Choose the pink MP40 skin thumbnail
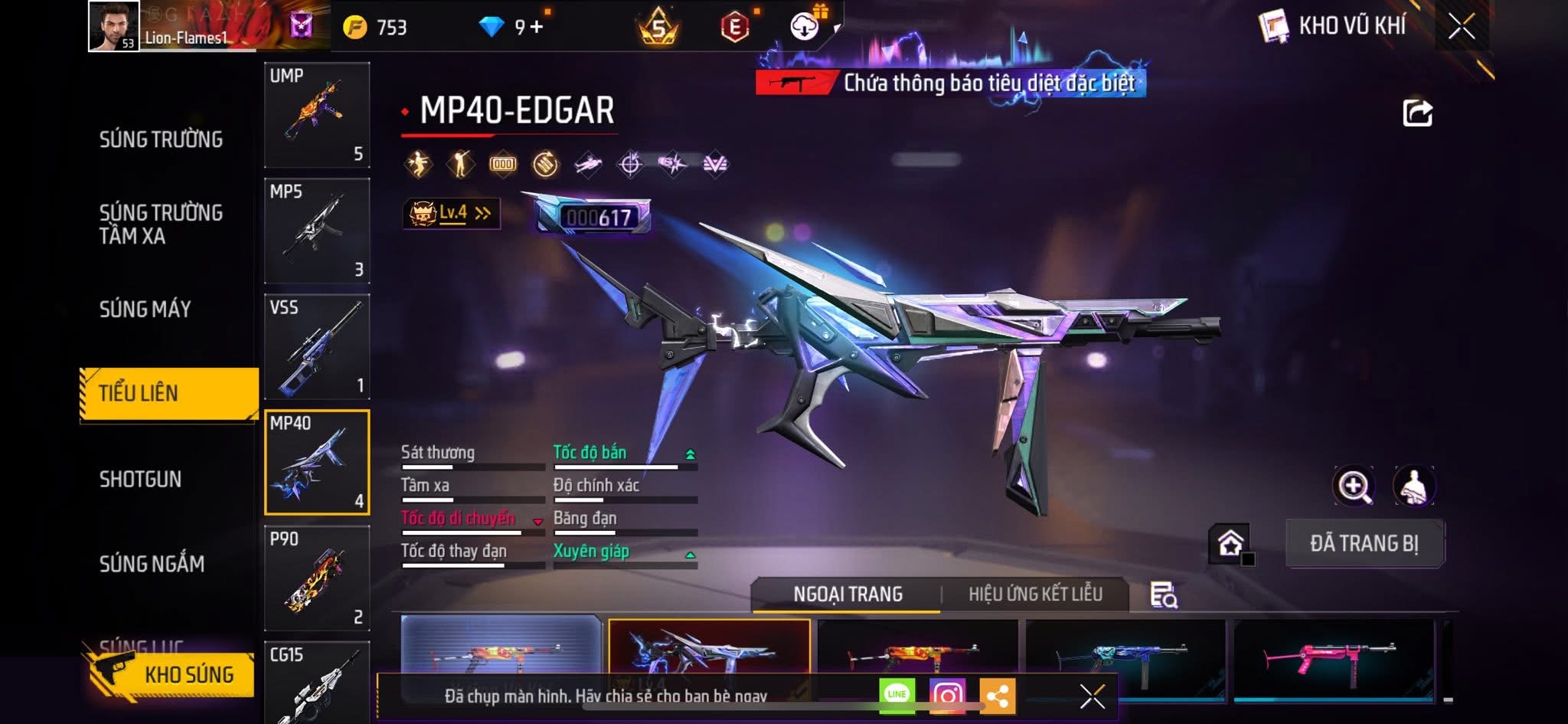Screen dimensions: 1568x724 [1334, 659]
